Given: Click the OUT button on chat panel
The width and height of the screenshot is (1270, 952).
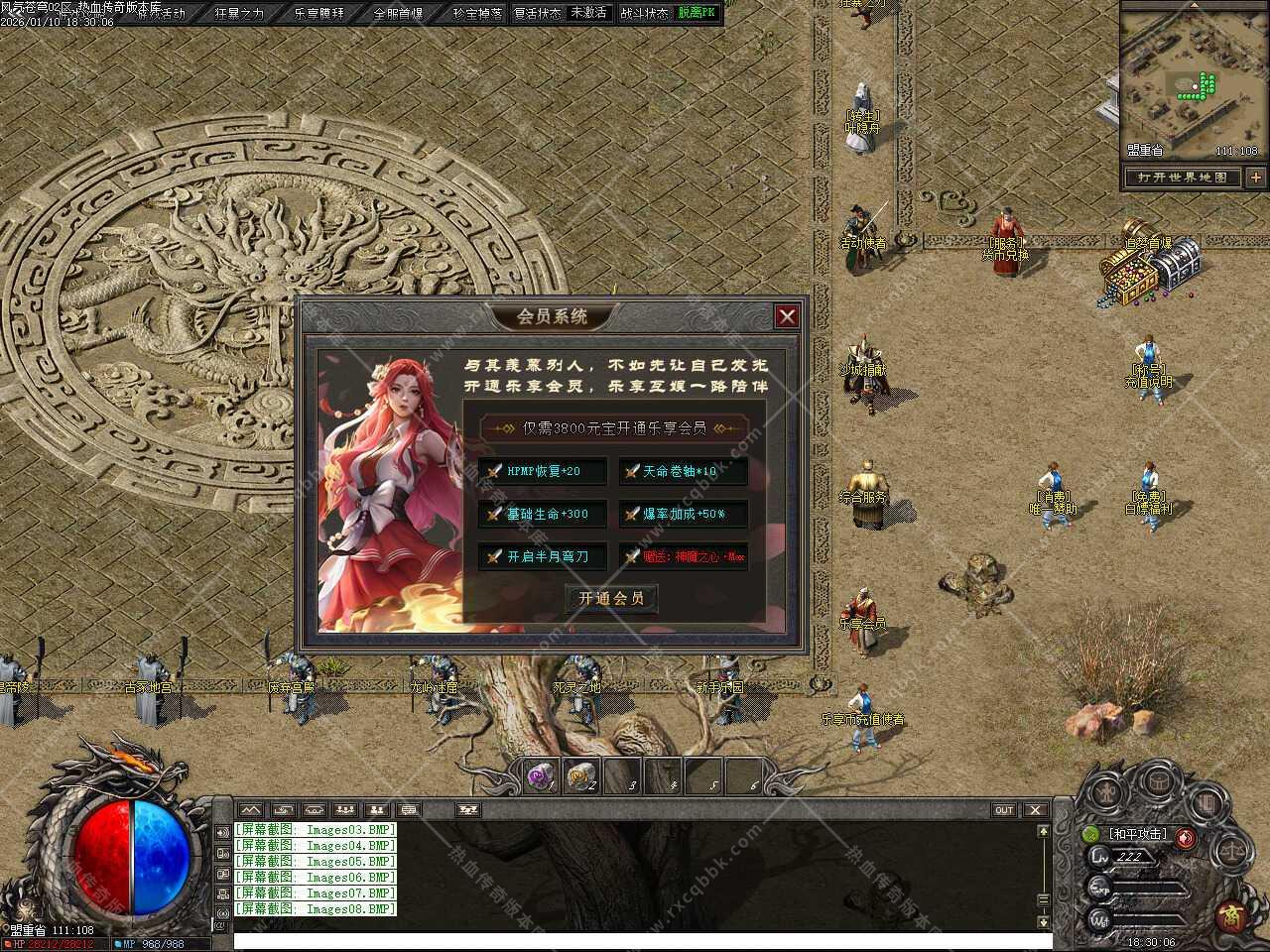Looking at the screenshot, I should coord(1004,810).
